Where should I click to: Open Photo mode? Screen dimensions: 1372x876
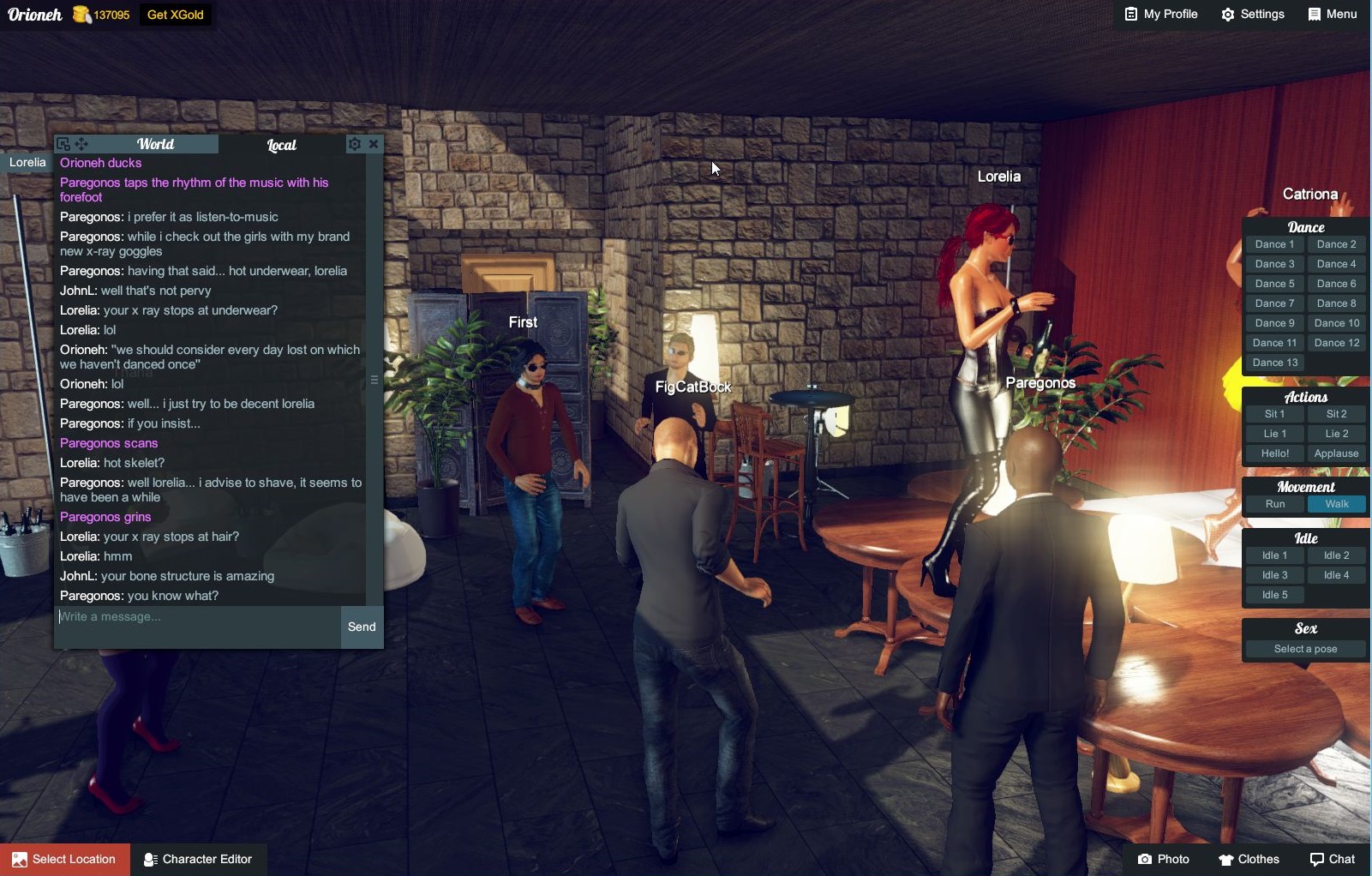pos(1164,859)
